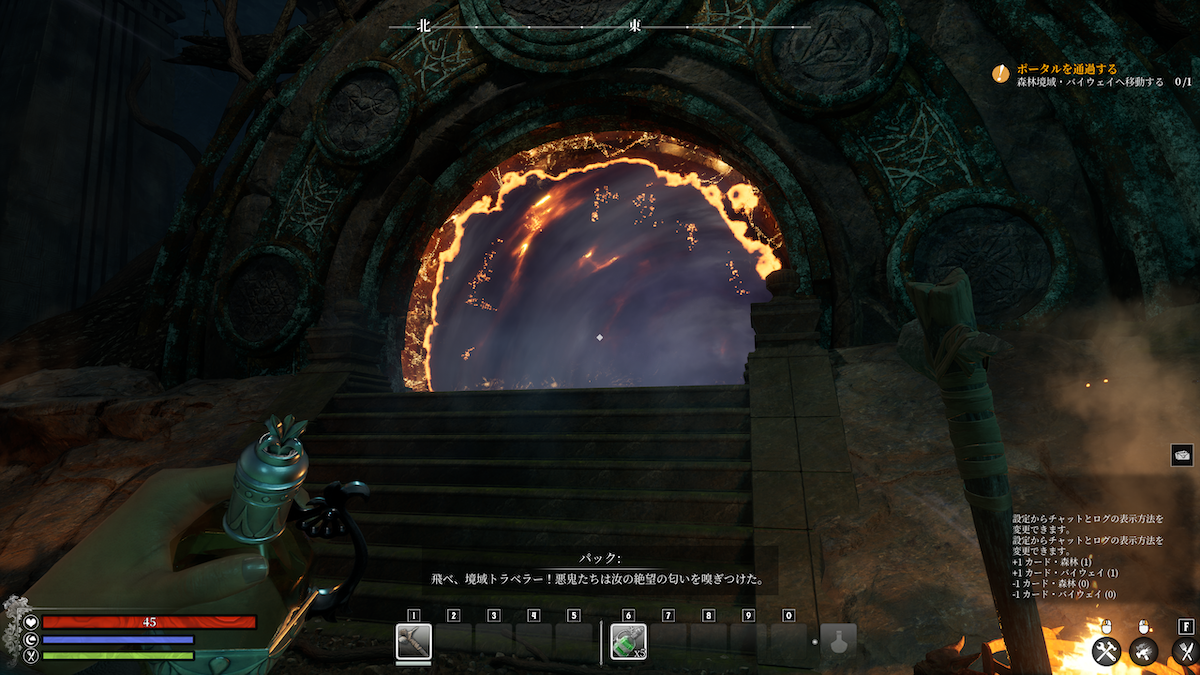Activate the hammer strike action icon
Image resolution: width=1200 pixels, height=675 pixels.
(1144, 651)
